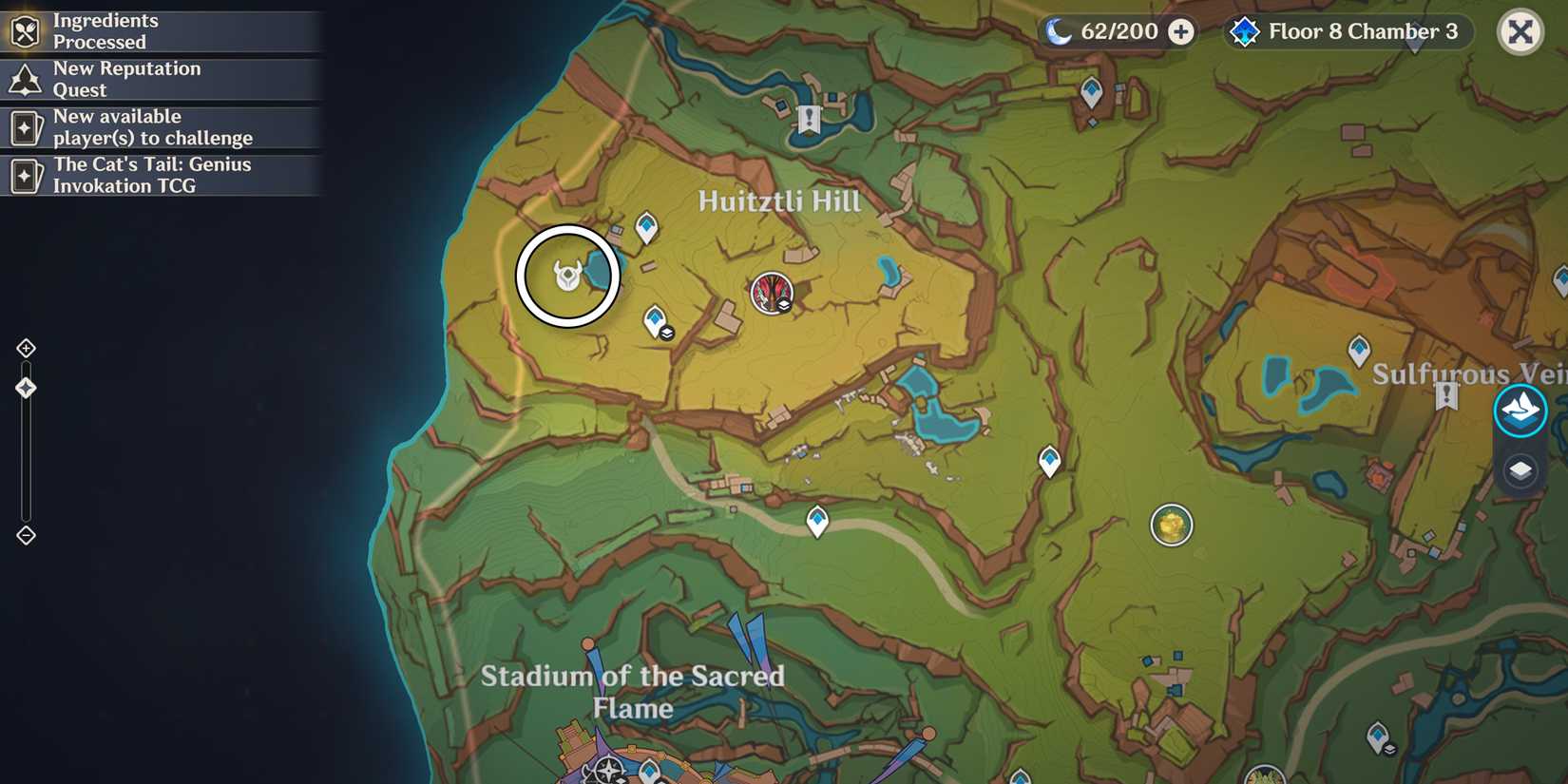Select the yellow circular marker east of Huitztli Hill
The image size is (1568, 784).
click(x=1171, y=526)
